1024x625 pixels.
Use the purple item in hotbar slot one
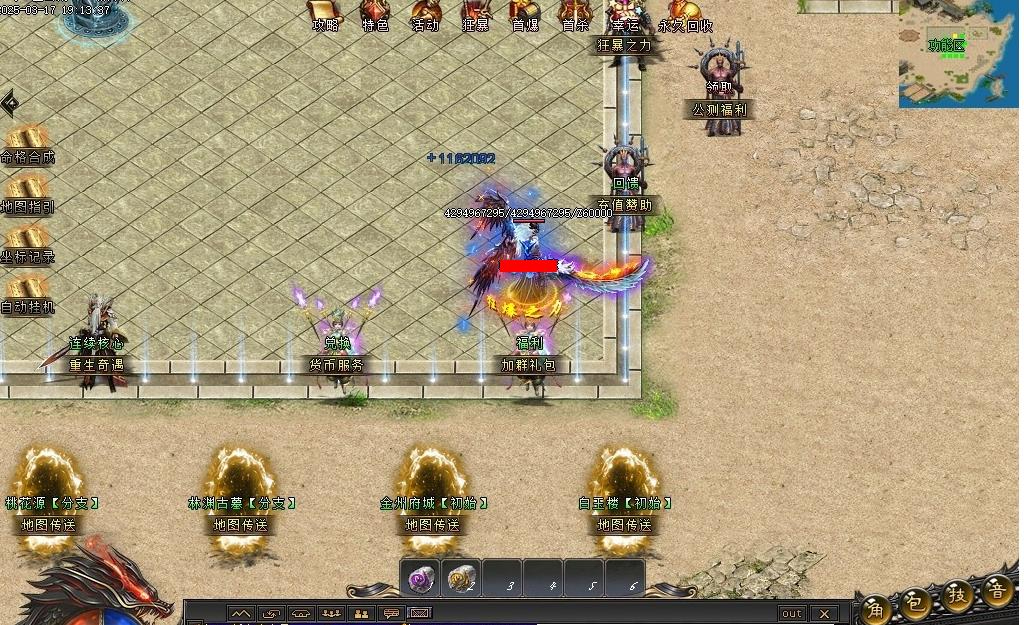pos(421,580)
